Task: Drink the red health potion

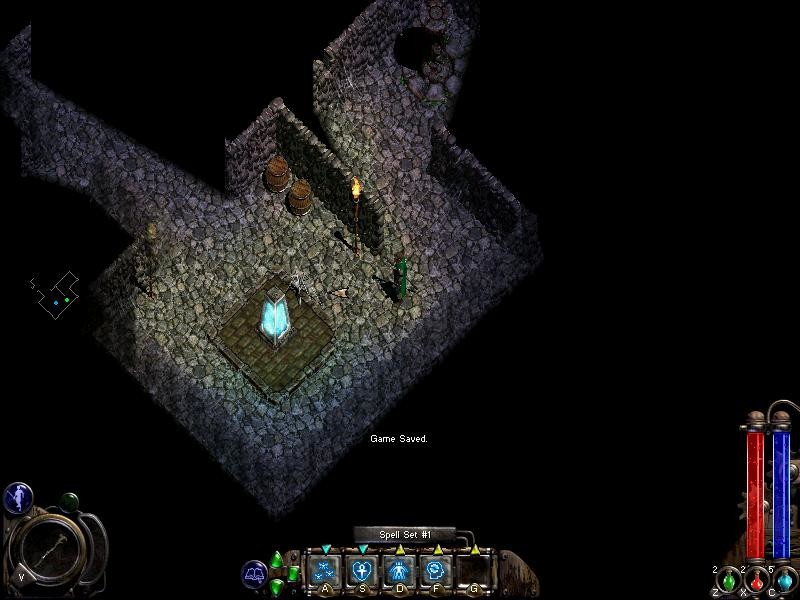Action: coord(756,580)
